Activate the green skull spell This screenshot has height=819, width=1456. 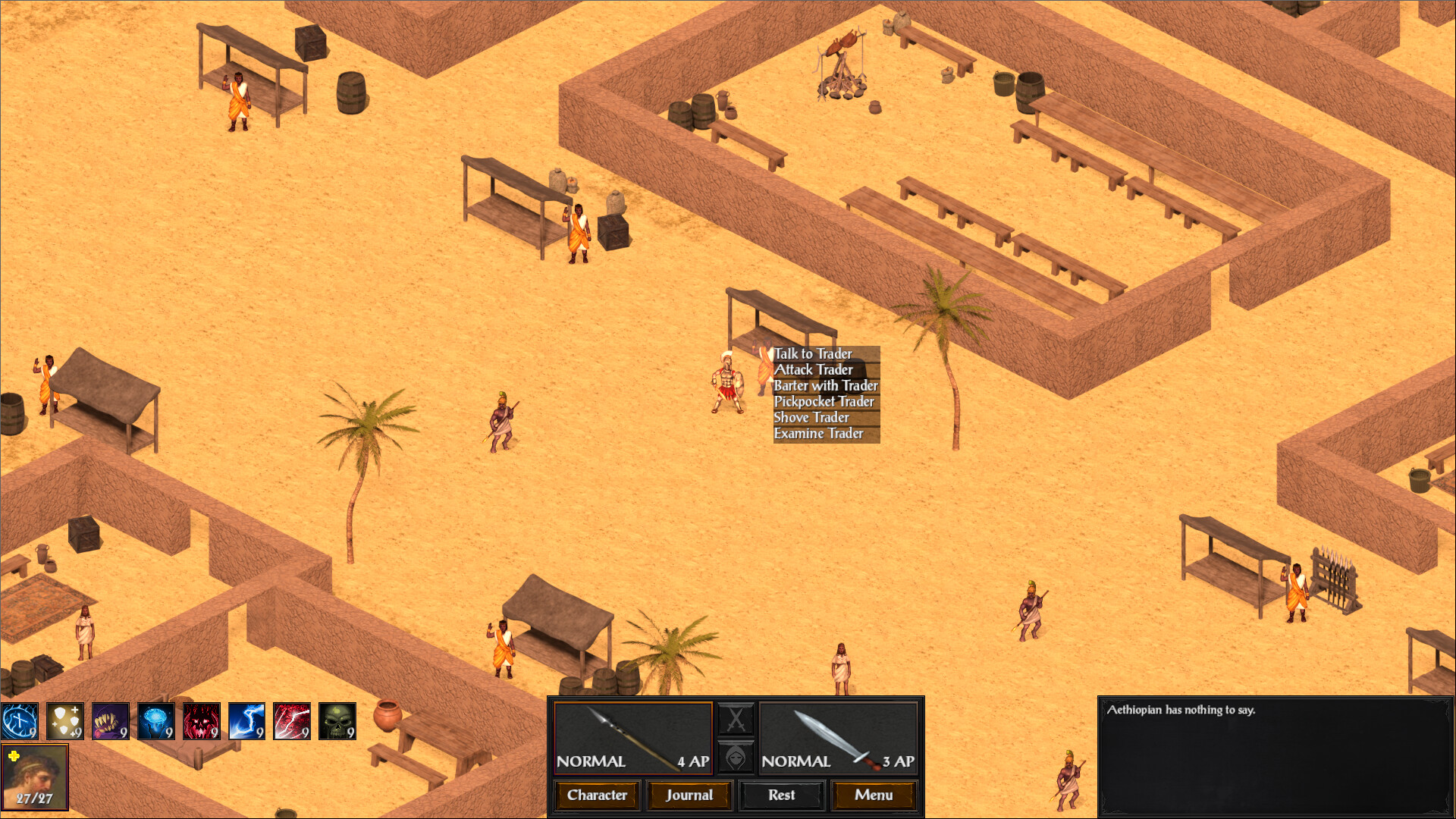click(337, 720)
